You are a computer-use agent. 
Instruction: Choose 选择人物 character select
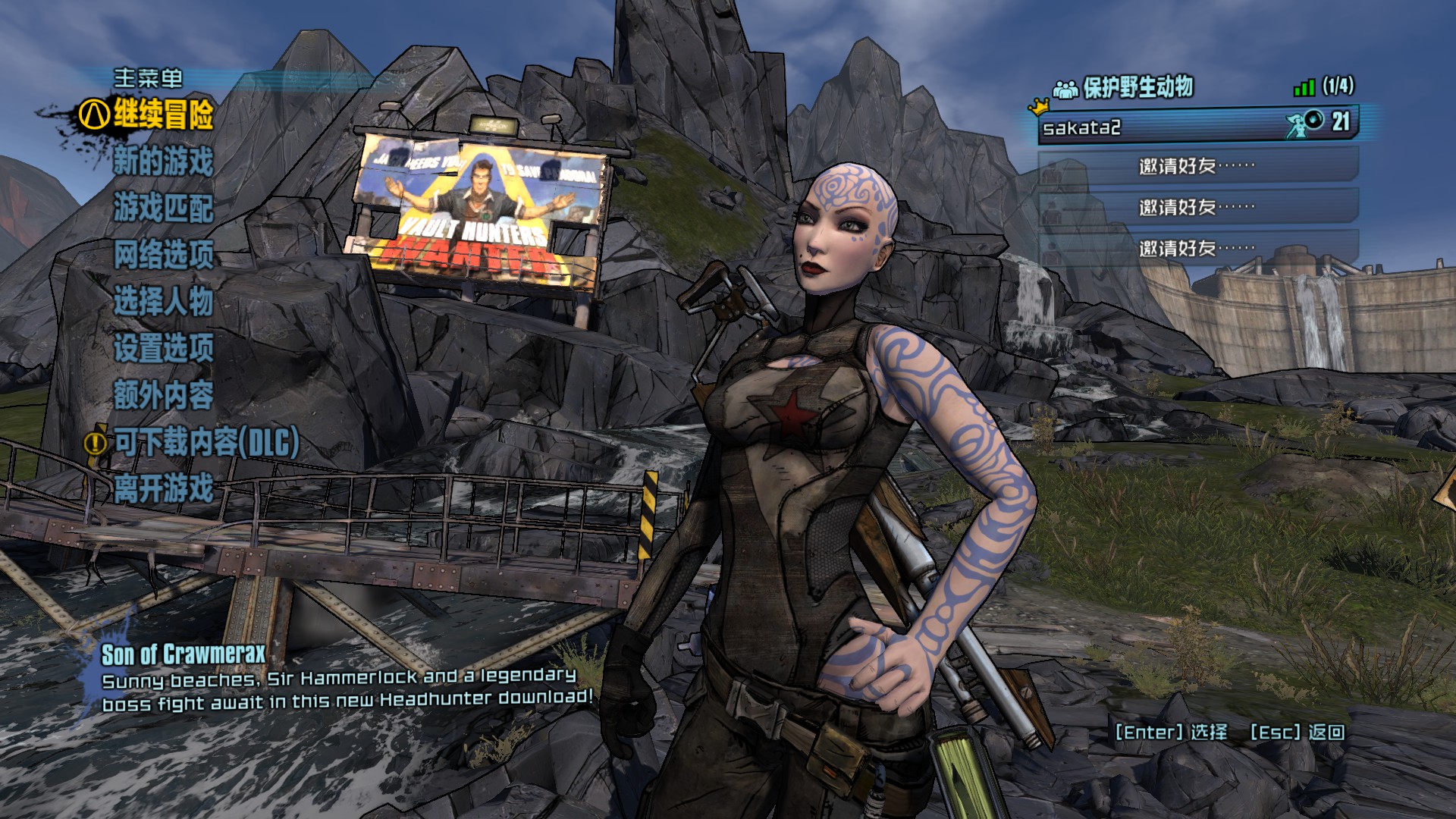click(x=162, y=301)
